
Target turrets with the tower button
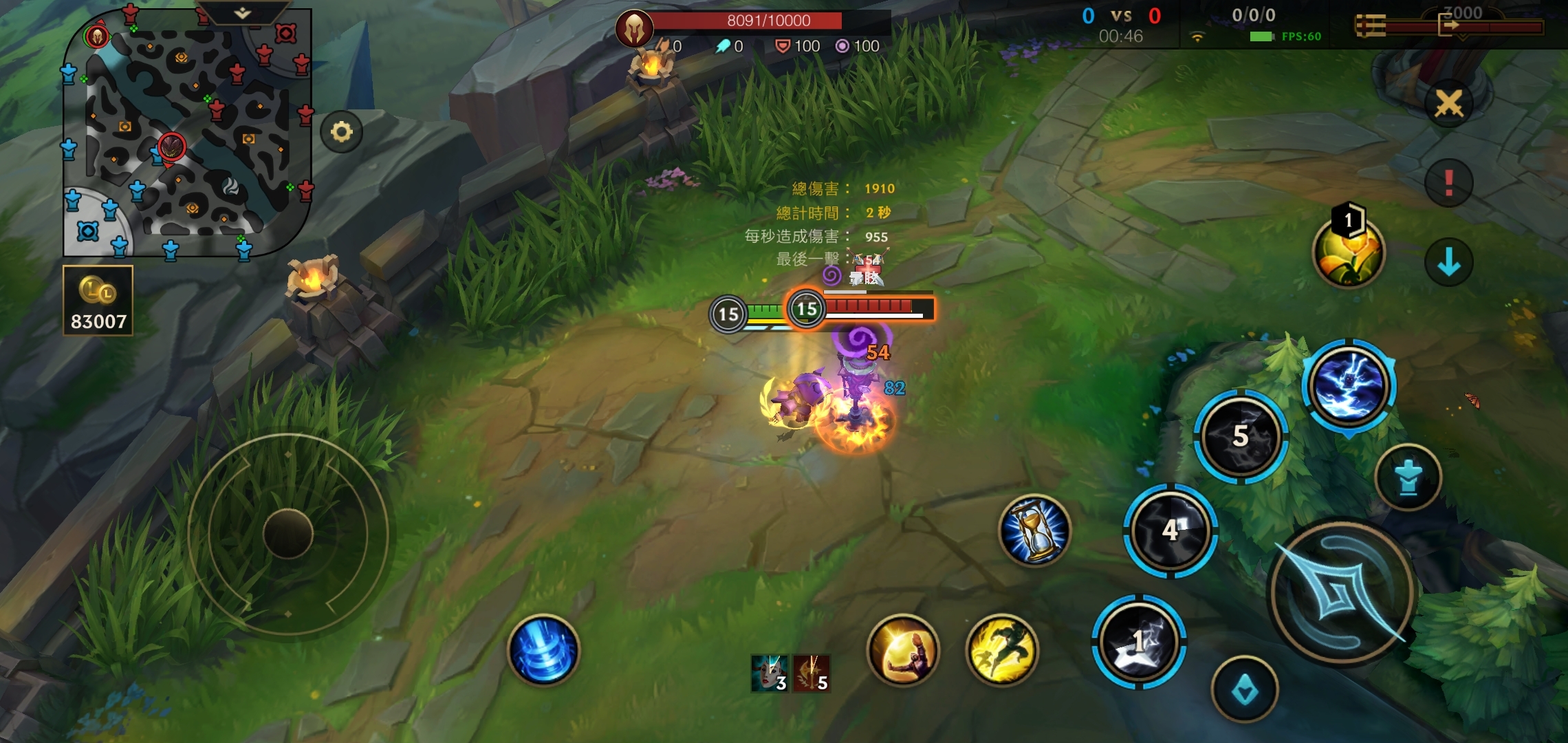(1408, 477)
